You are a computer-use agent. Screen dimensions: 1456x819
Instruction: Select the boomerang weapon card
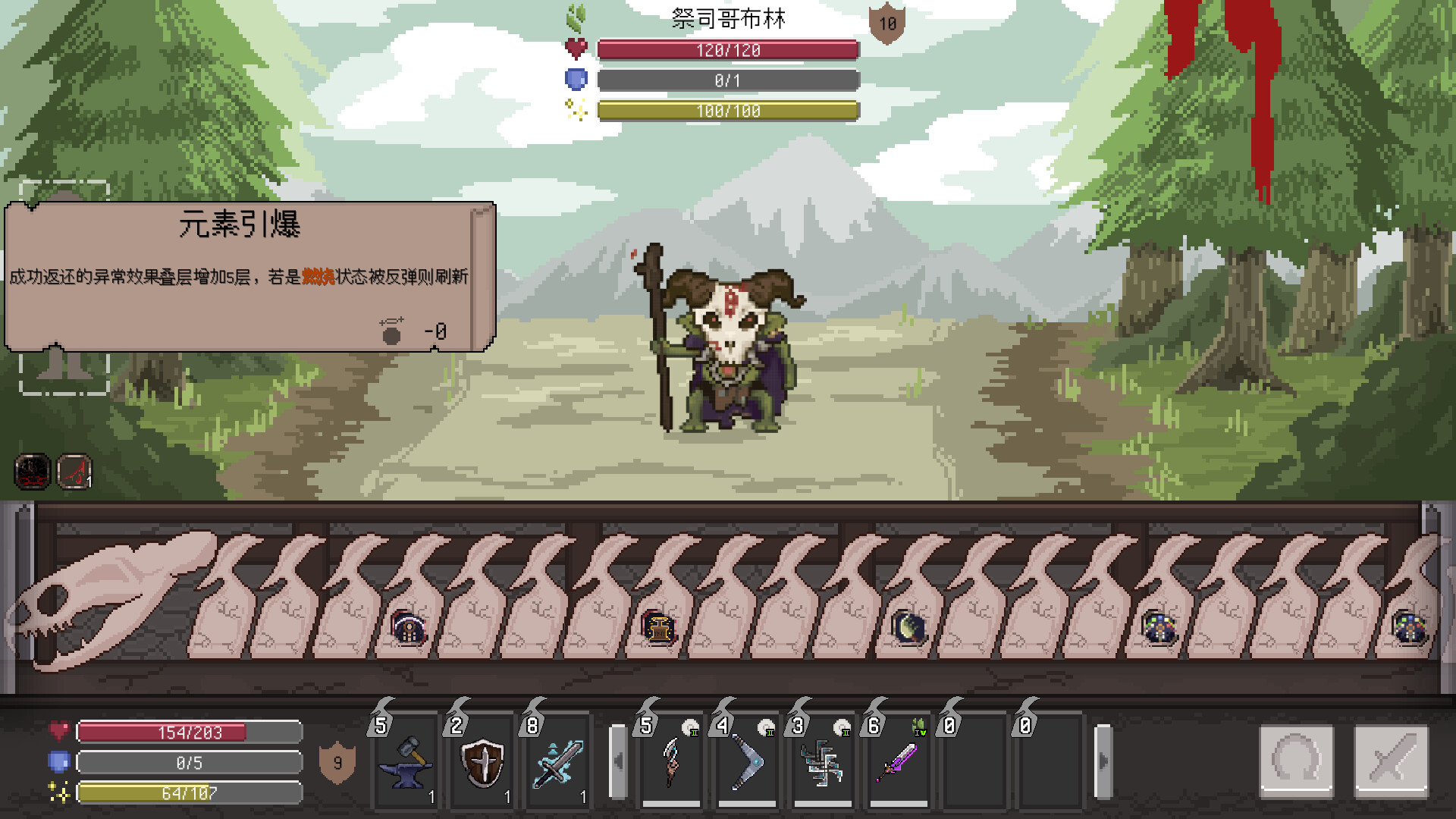click(x=747, y=761)
